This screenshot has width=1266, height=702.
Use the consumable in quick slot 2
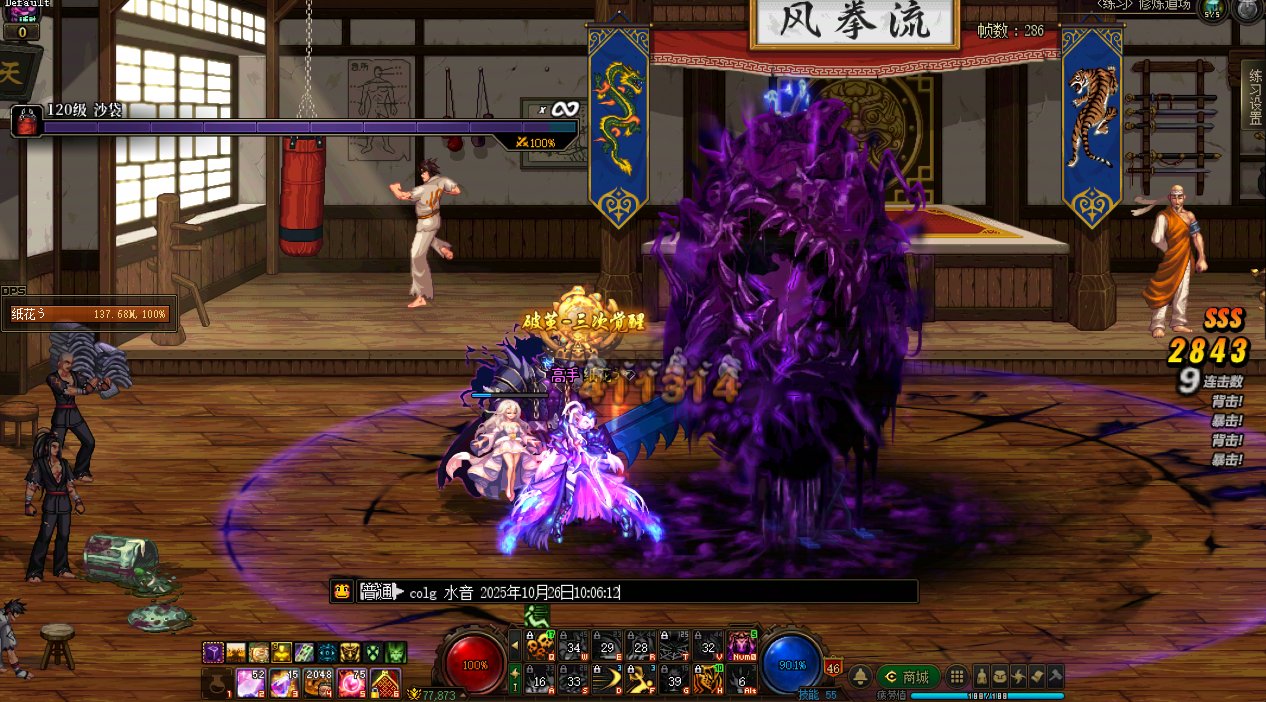click(x=249, y=683)
